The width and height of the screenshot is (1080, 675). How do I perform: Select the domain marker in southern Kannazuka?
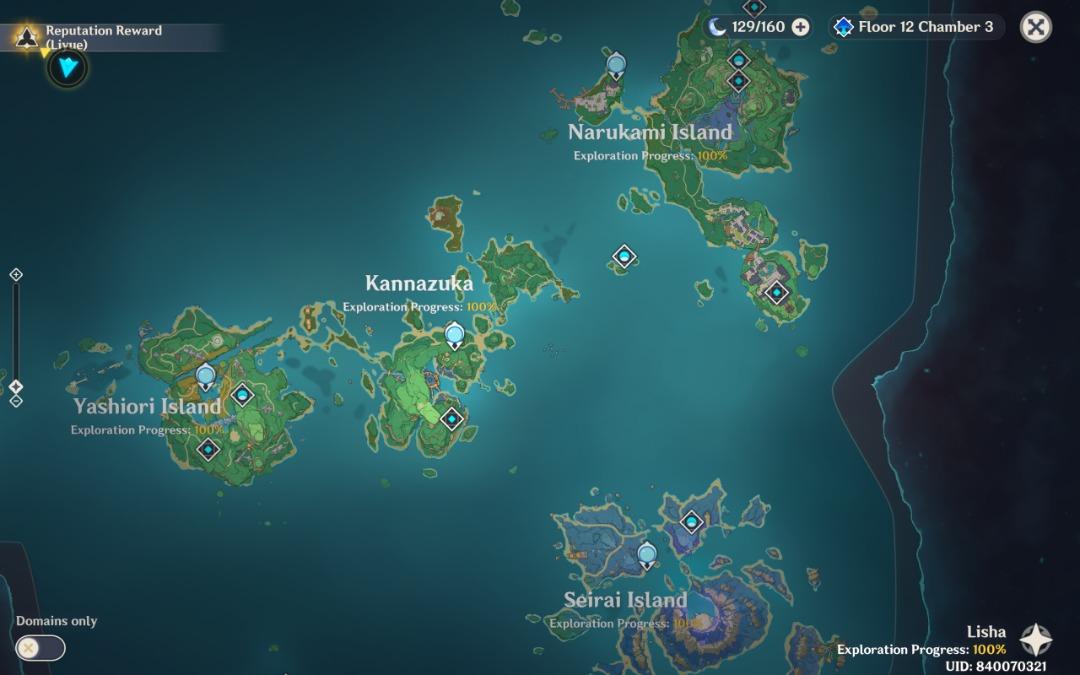pos(452,418)
